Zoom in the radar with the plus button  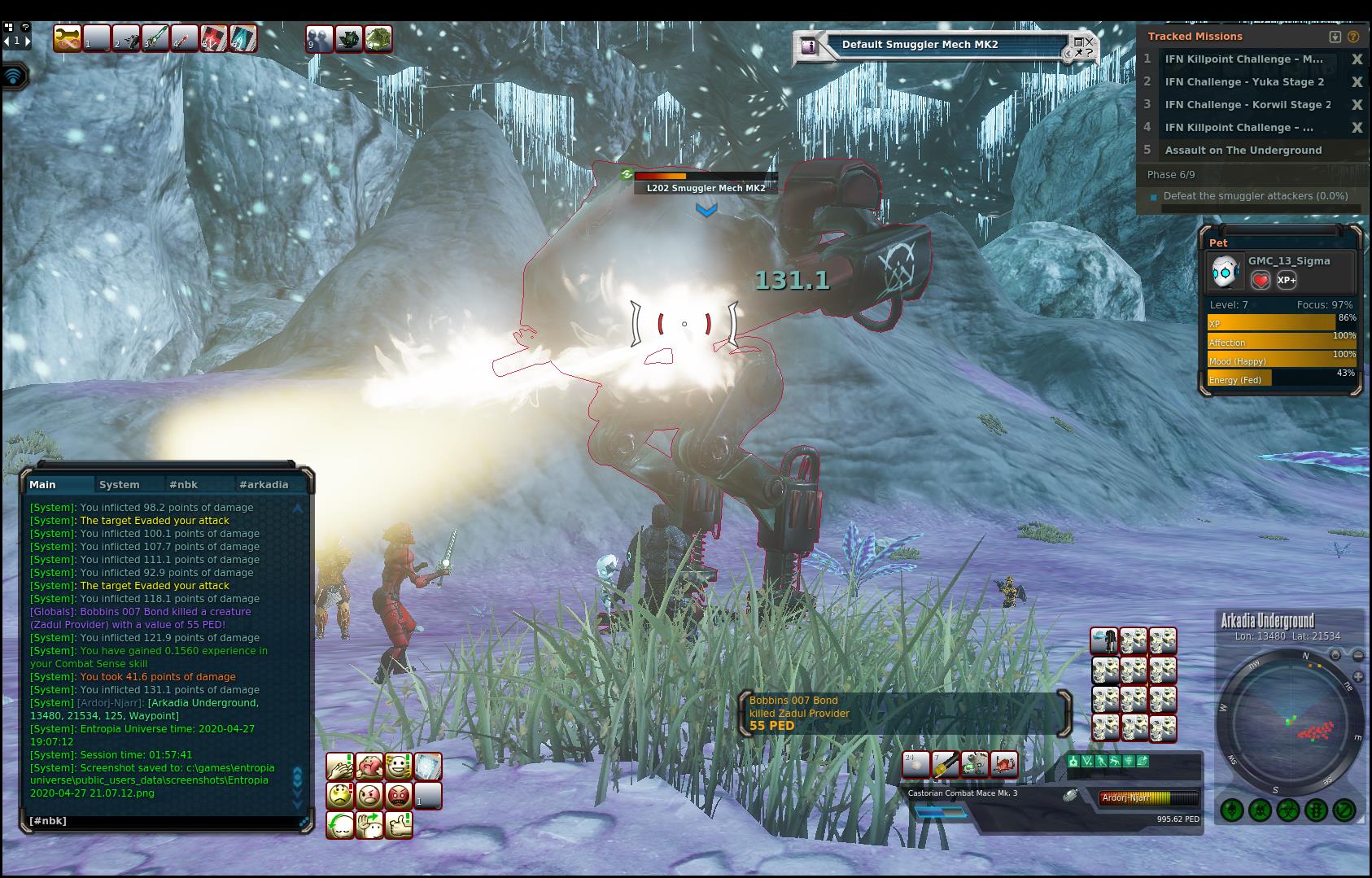click(x=1357, y=676)
